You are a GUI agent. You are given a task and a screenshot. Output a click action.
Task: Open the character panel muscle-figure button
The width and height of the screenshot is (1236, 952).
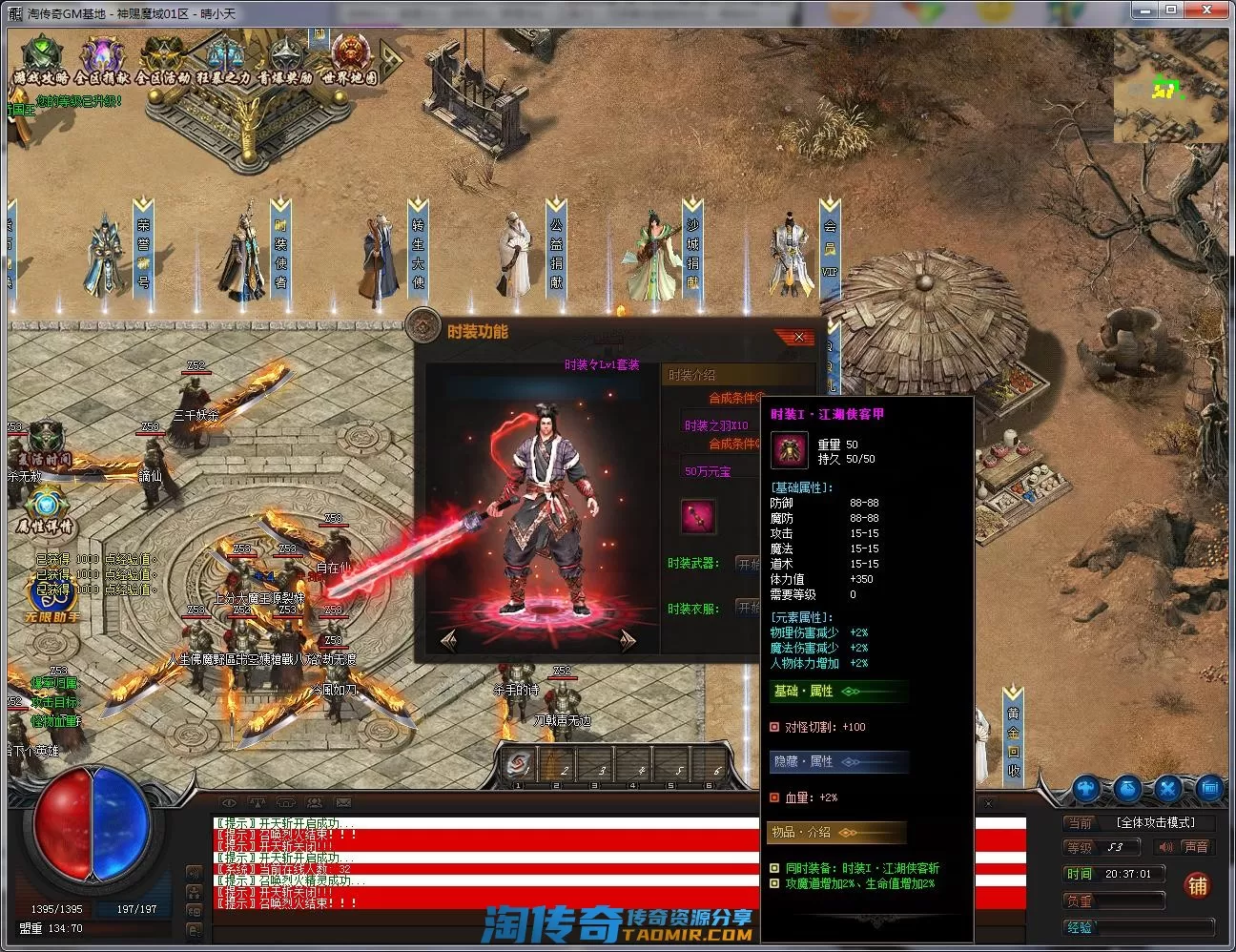click(x=1086, y=789)
